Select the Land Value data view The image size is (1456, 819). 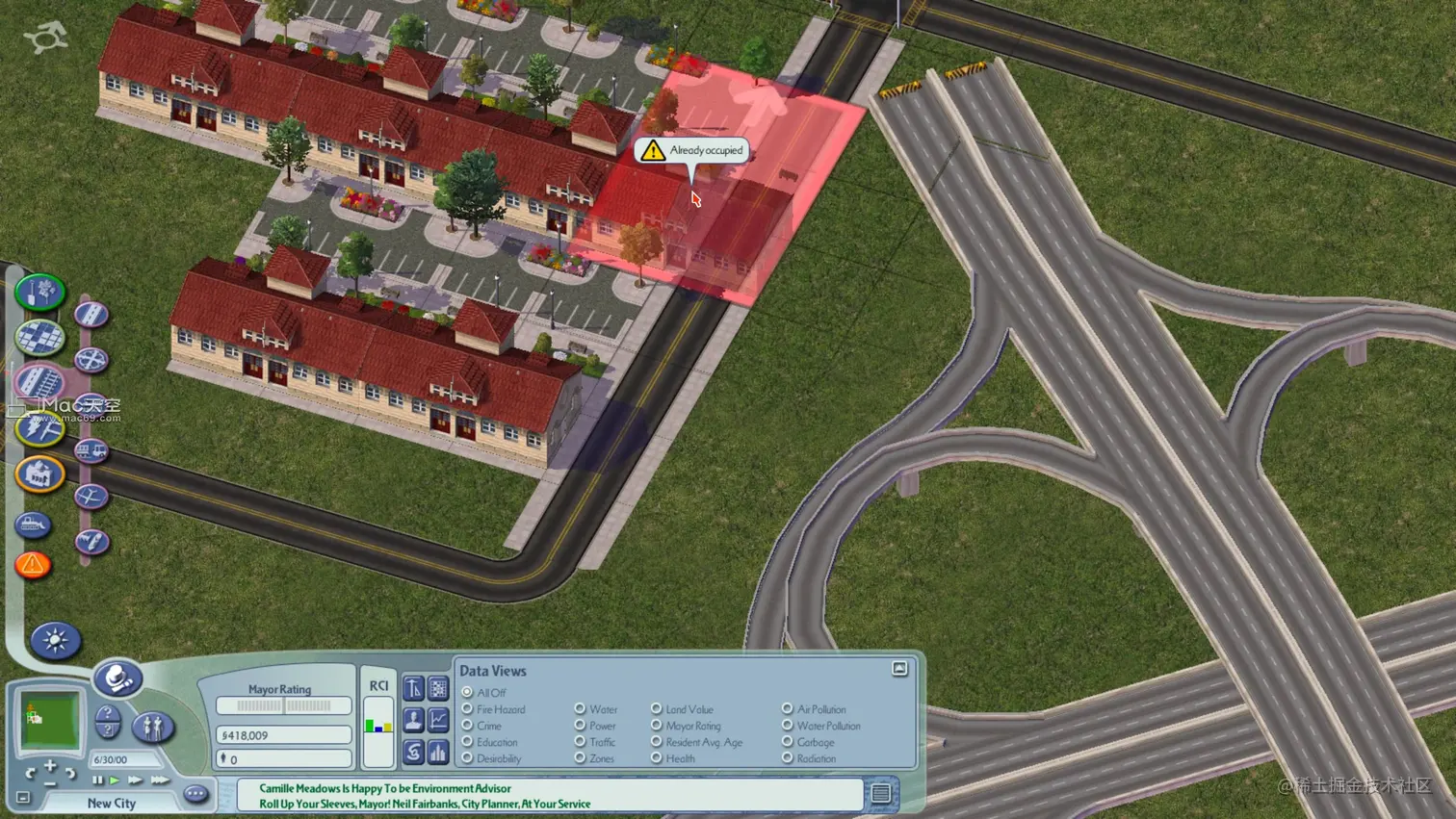pyautogui.click(x=657, y=709)
